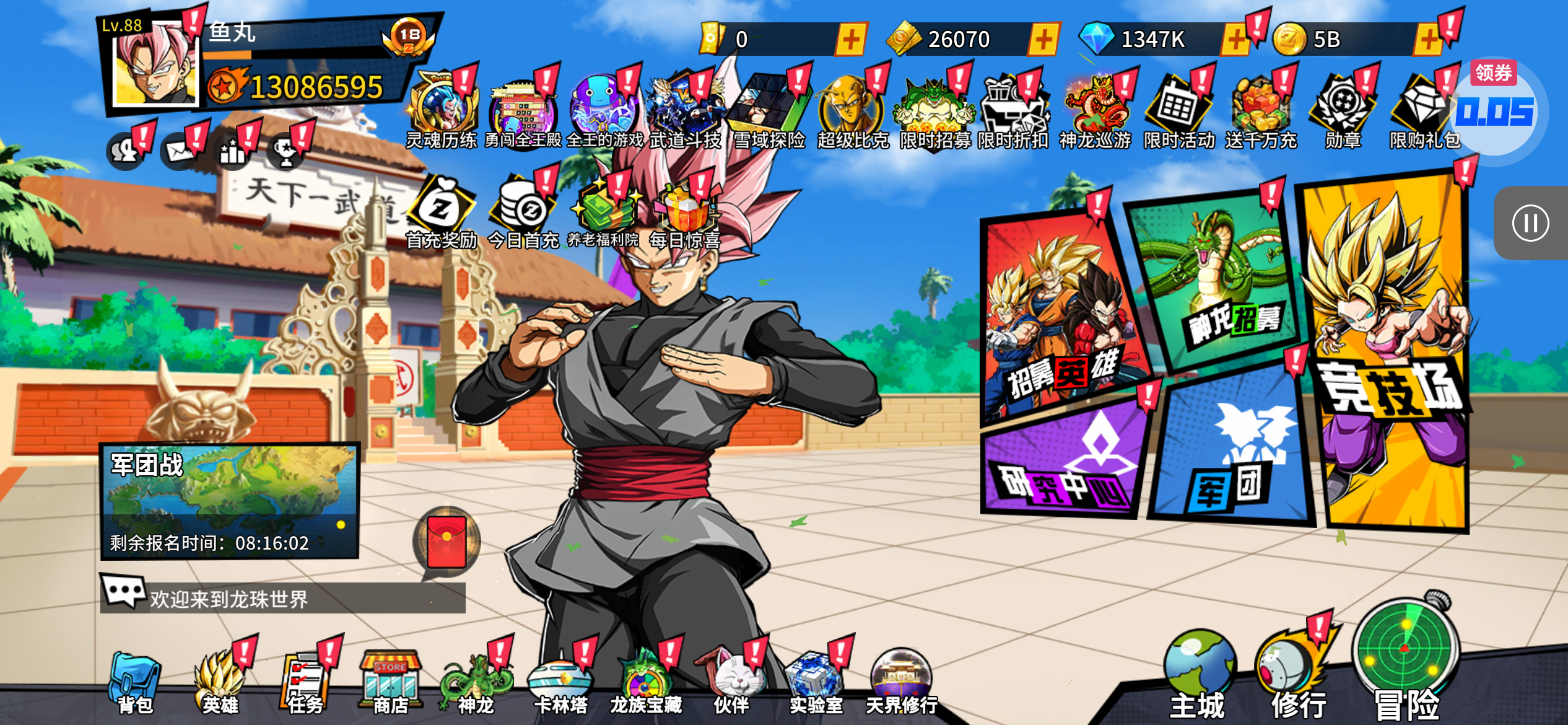The width and height of the screenshot is (1568, 725).
Task: Switch to 修行 training
Action: pyautogui.click(x=1294, y=675)
